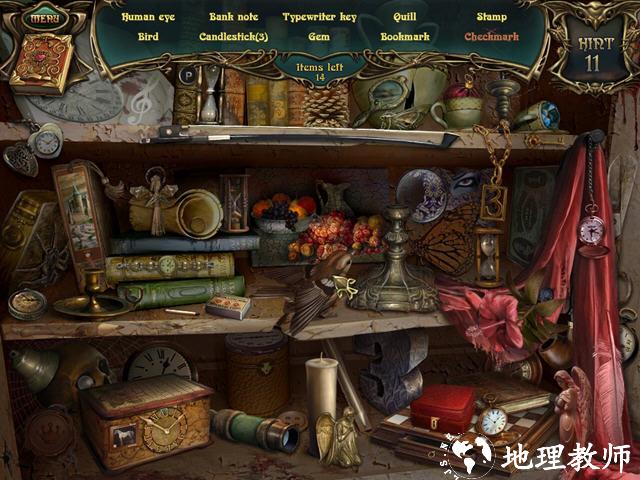The width and height of the screenshot is (640, 480).
Task: Open the Menu button
Action: tap(42, 17)
